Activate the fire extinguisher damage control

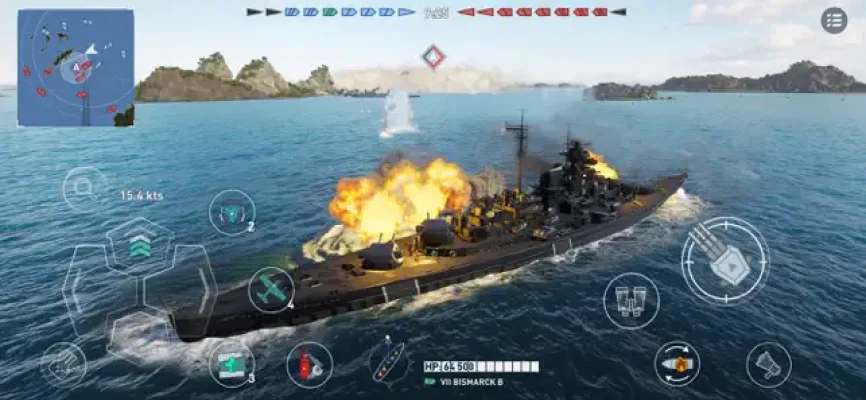309,365
